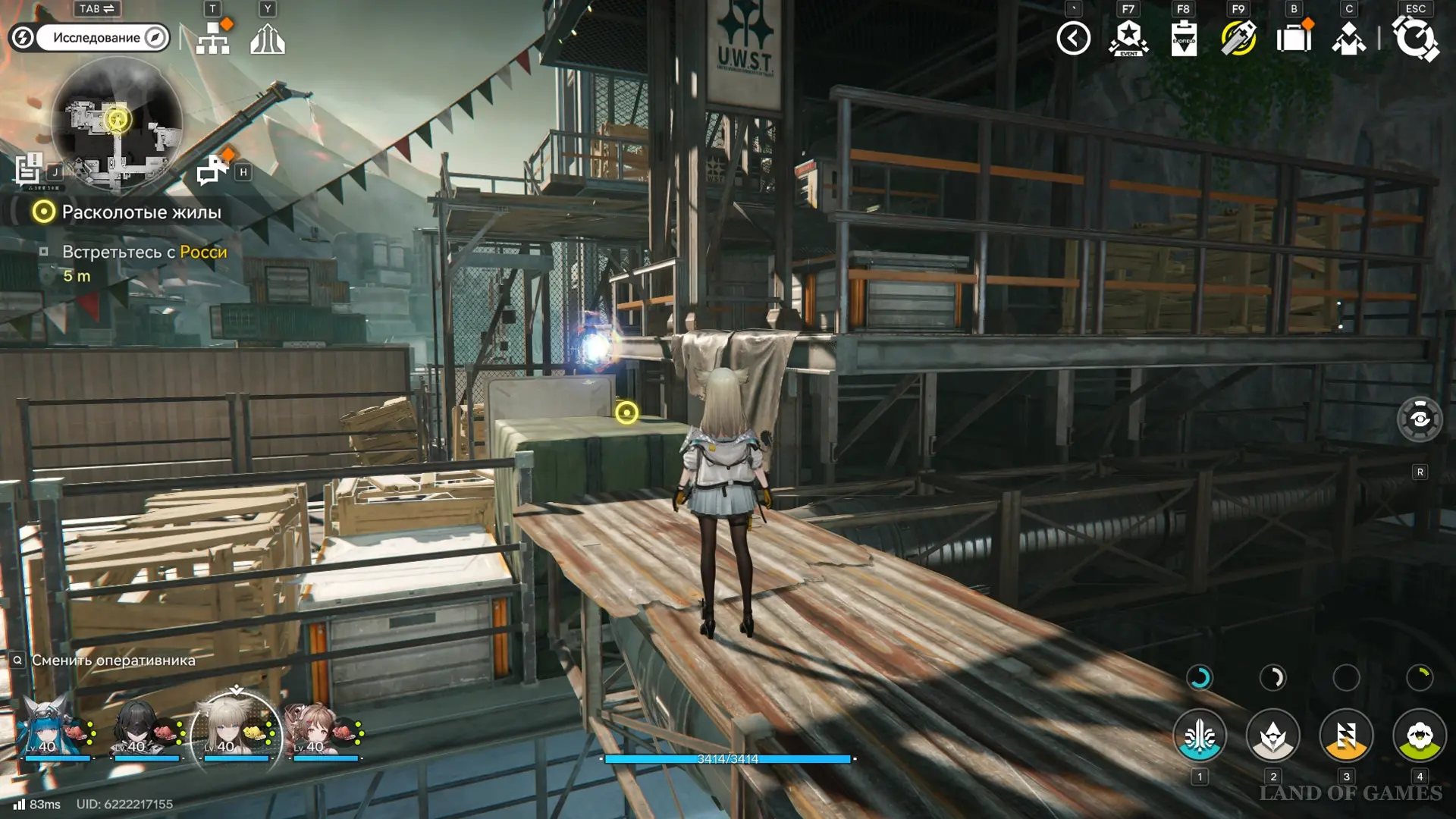Click the left-arrow collapse button in top bar

1074,38
